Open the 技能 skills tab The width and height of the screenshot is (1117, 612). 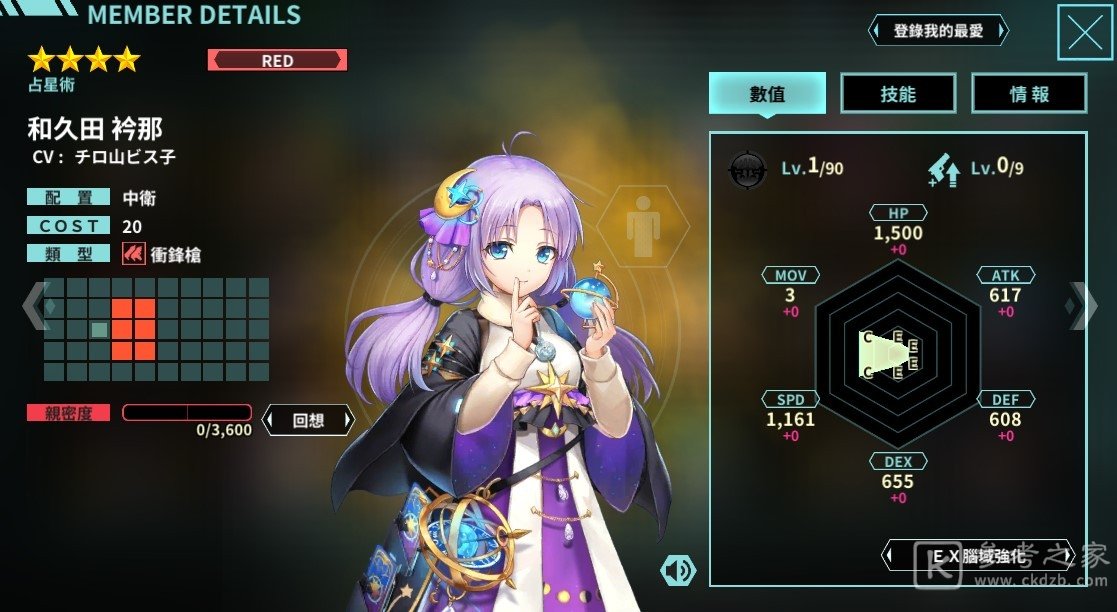[x=897, y=94]
